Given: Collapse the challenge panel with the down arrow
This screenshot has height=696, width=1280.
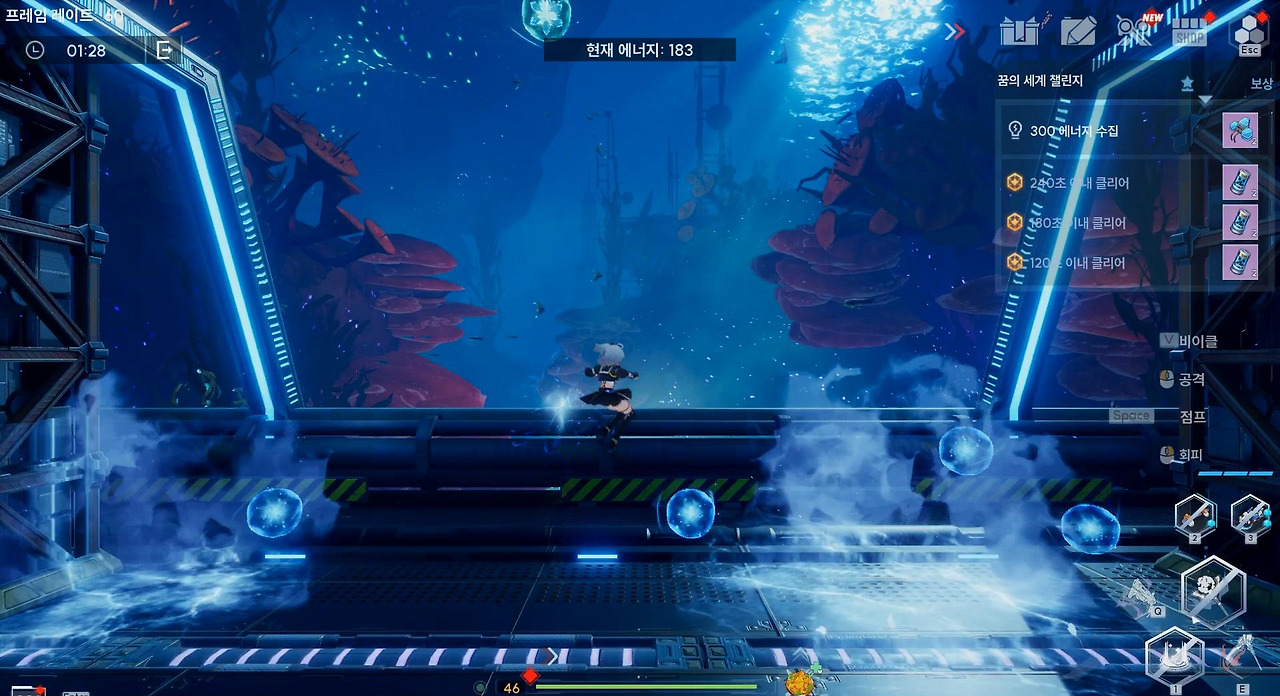Looking at the screenshot, I should 1205,100.
